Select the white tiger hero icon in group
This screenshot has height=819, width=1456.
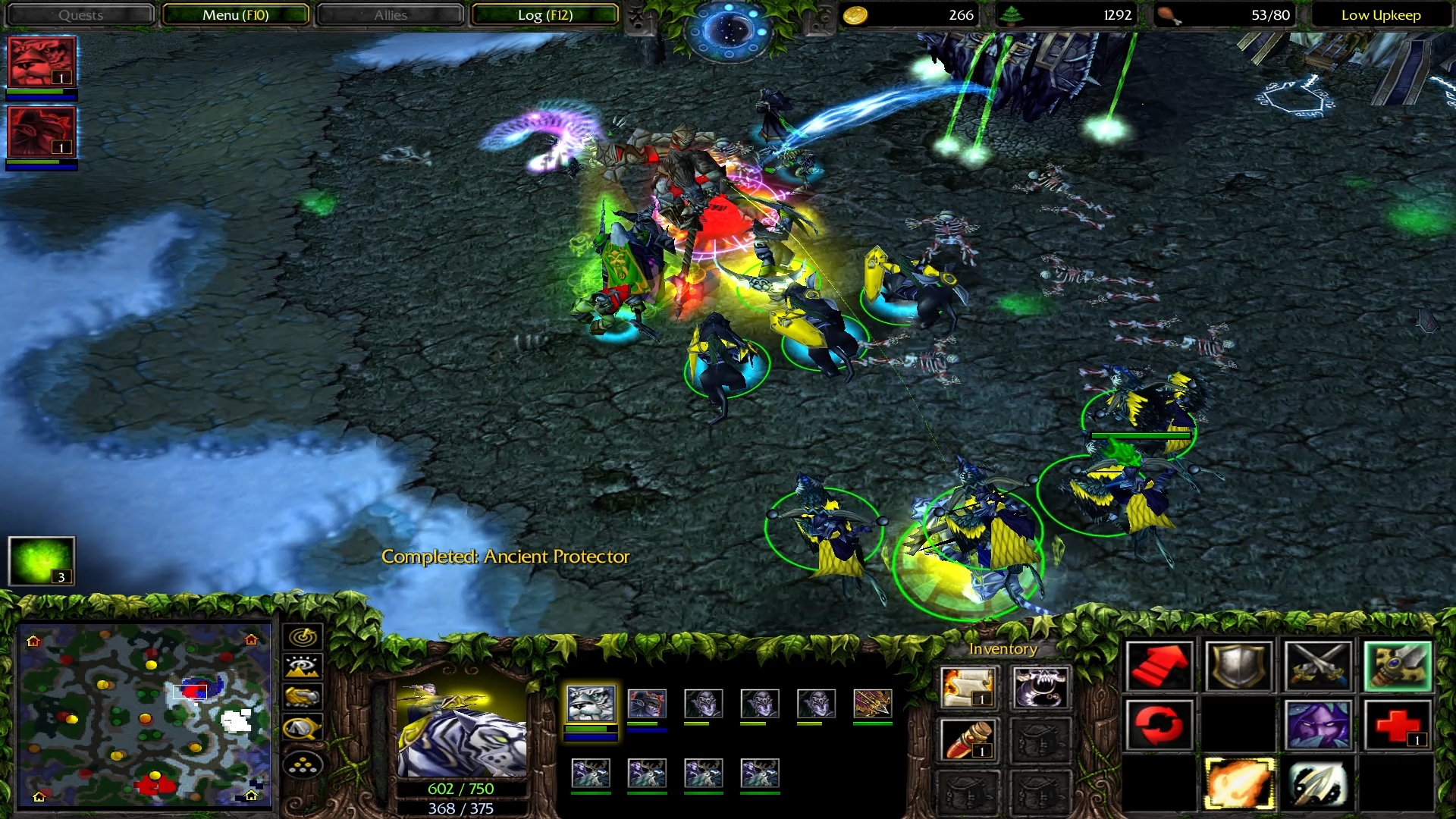point(591,704)
